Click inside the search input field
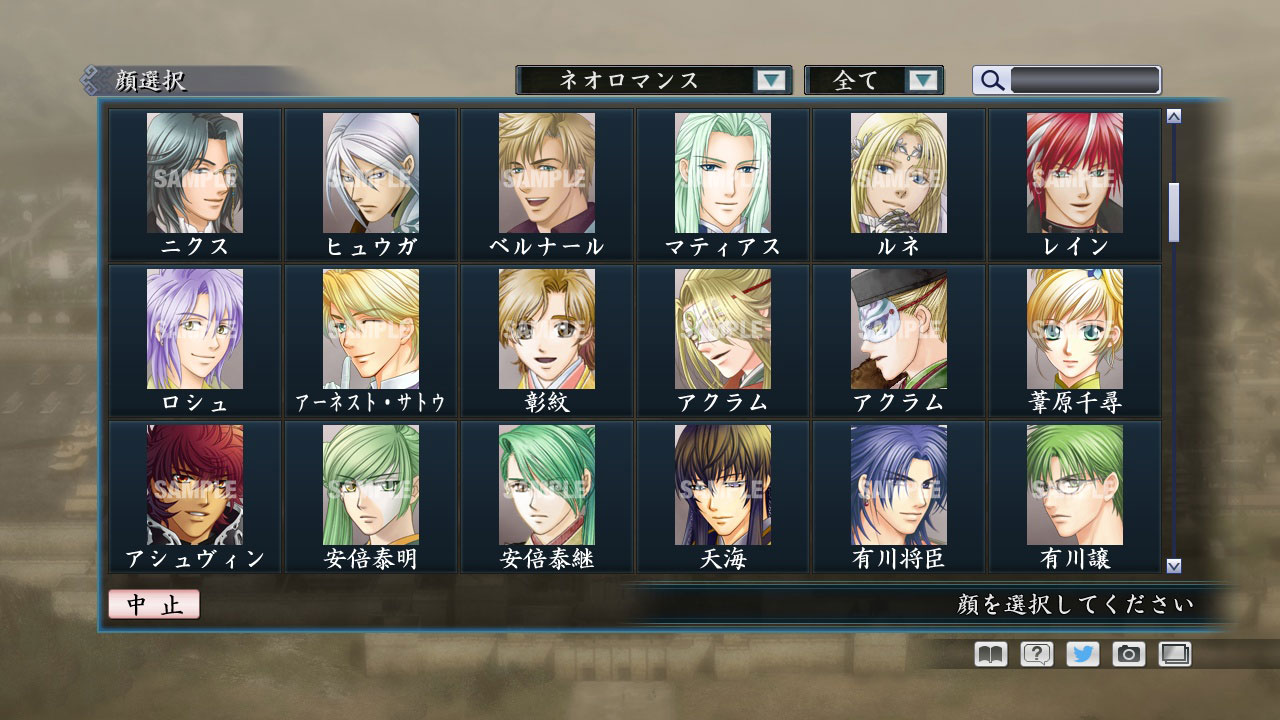 1085,79
